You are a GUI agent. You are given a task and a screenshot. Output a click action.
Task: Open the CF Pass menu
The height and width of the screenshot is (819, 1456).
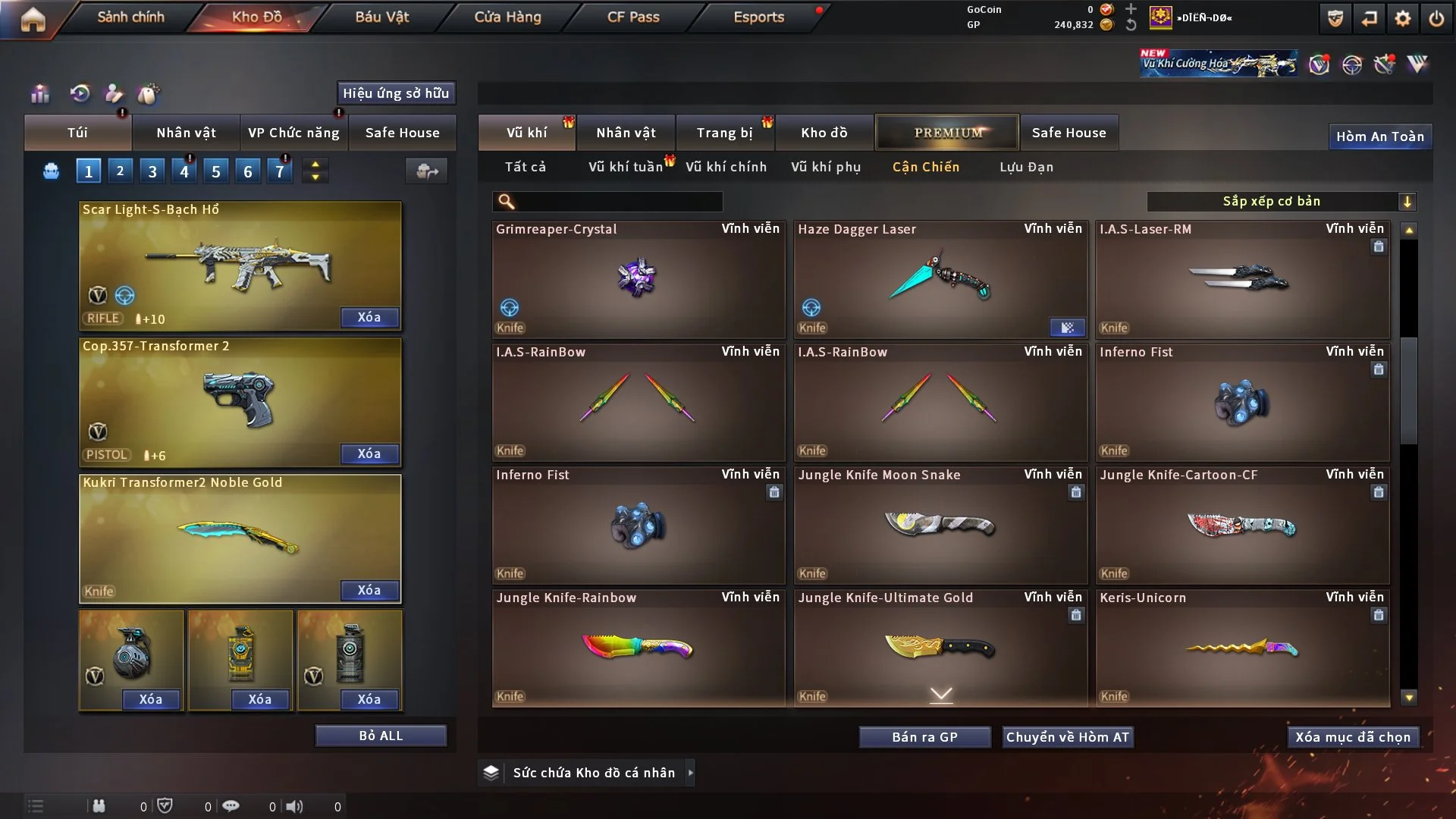click(x=633, y=17)
